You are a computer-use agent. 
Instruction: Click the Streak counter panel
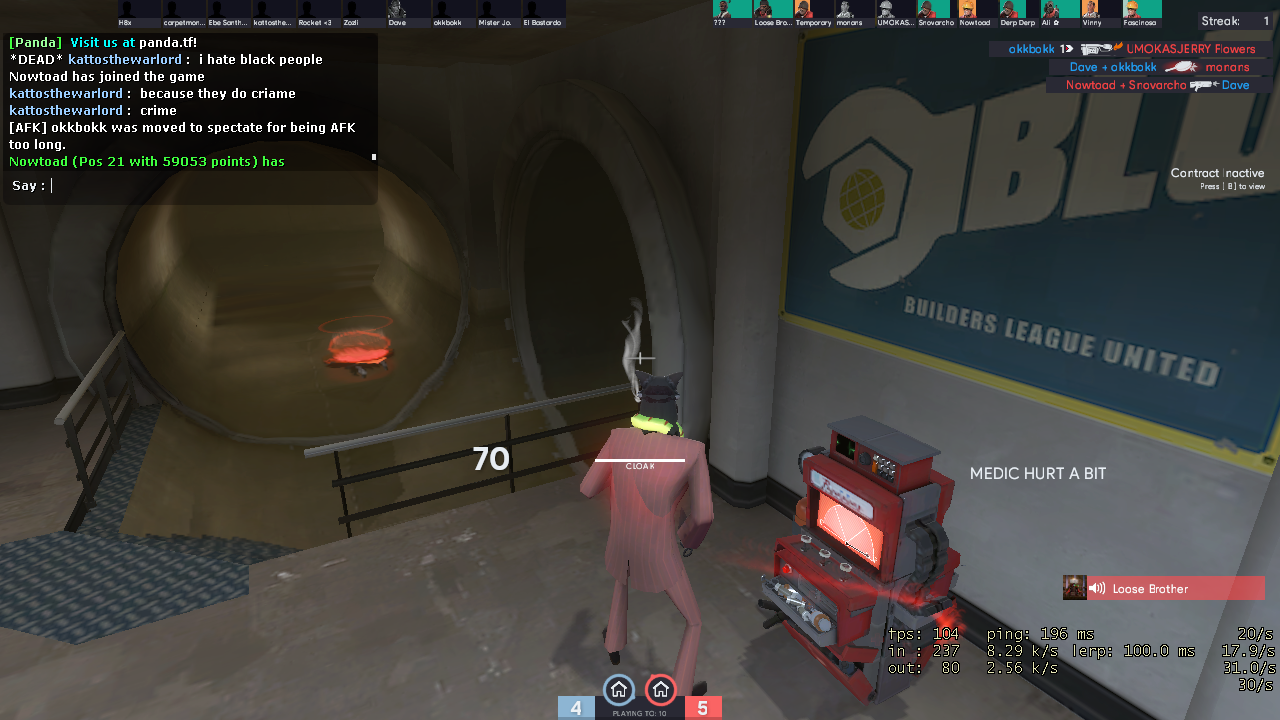tap(1236, 21)
